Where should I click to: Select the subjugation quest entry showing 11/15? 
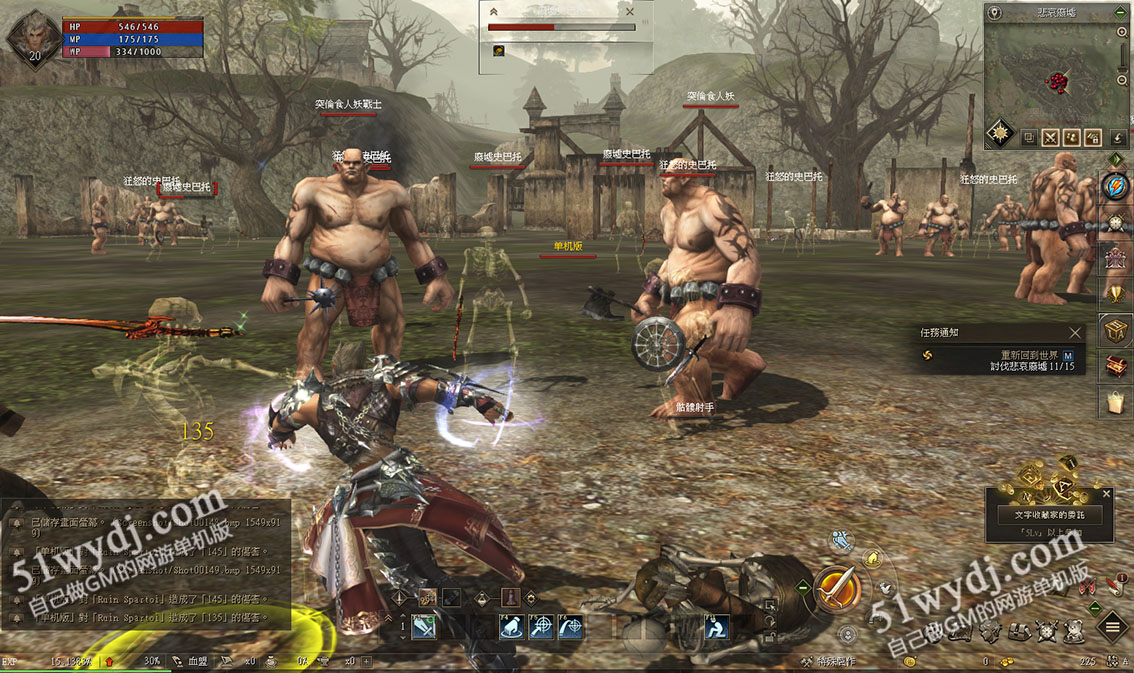1012,366
